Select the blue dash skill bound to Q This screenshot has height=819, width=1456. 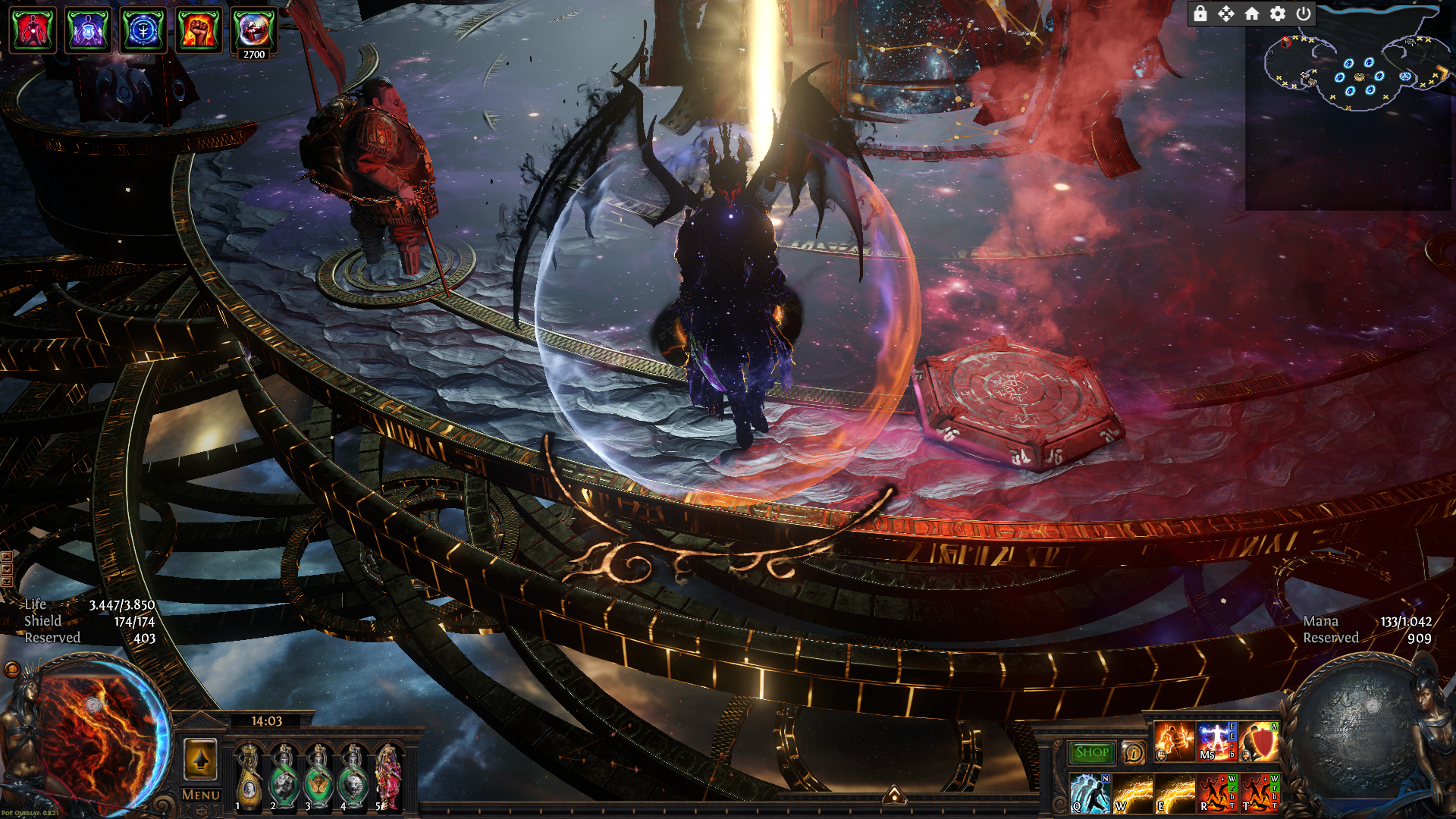click(1090, 793)
